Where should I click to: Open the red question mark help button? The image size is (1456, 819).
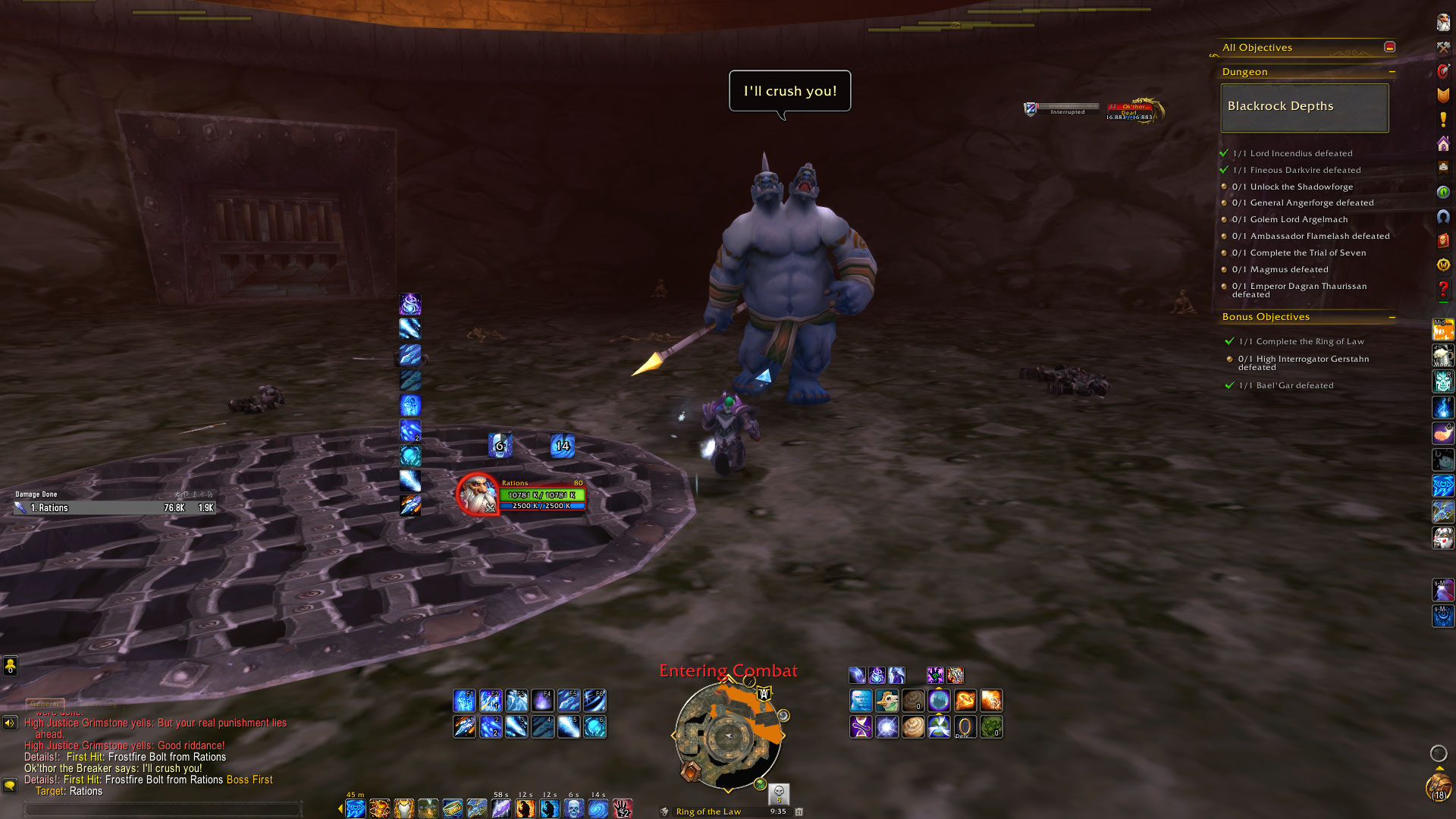pyautogui.click(x=1442, y=289)
